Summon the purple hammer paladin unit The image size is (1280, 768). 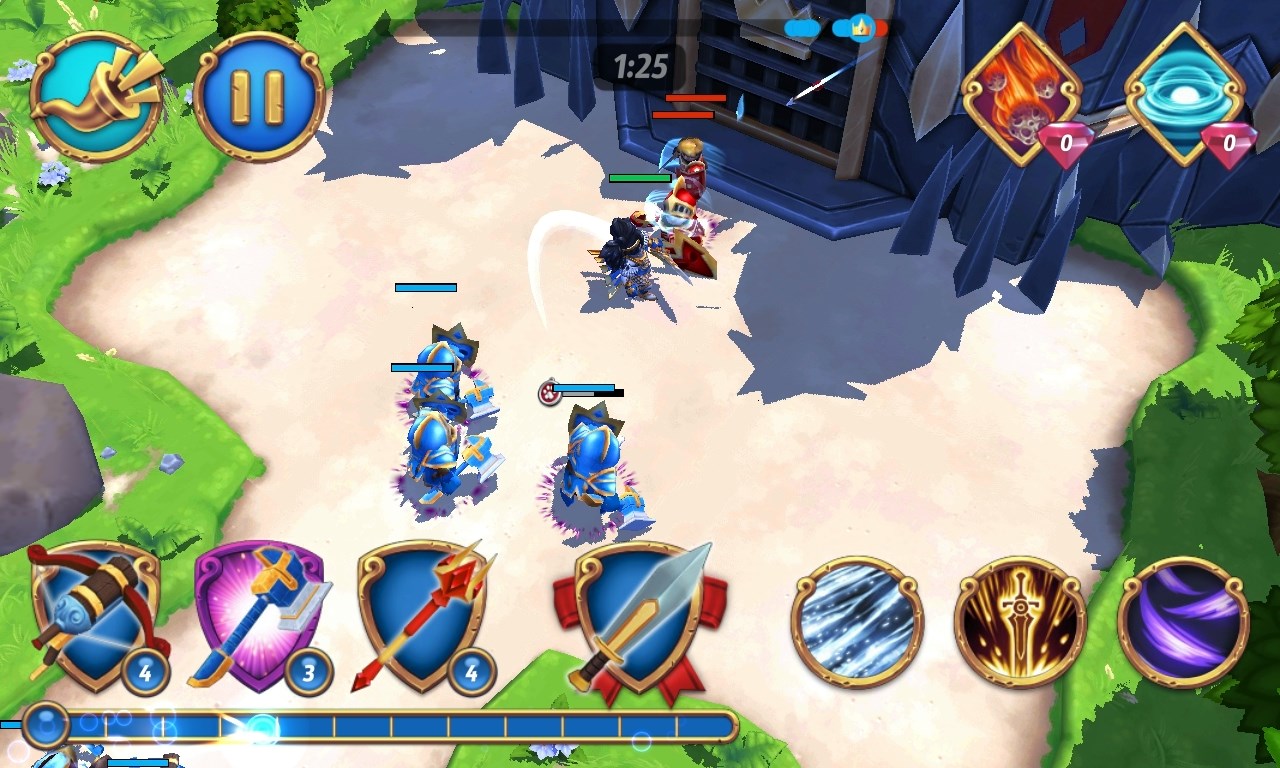(x=260, y=615)
